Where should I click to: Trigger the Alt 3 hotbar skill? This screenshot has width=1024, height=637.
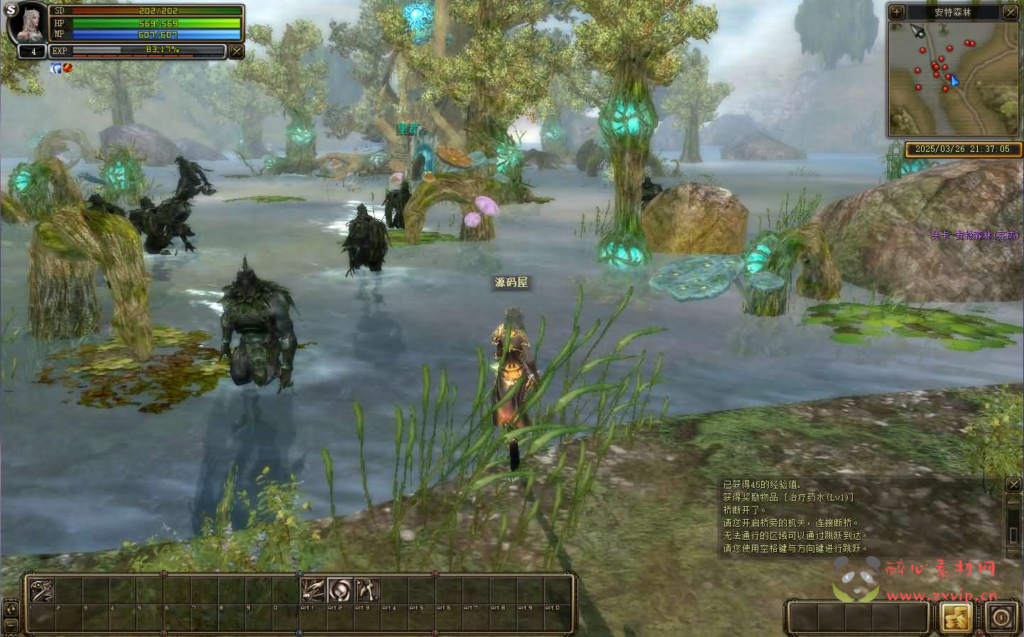(x=366, y=591)
